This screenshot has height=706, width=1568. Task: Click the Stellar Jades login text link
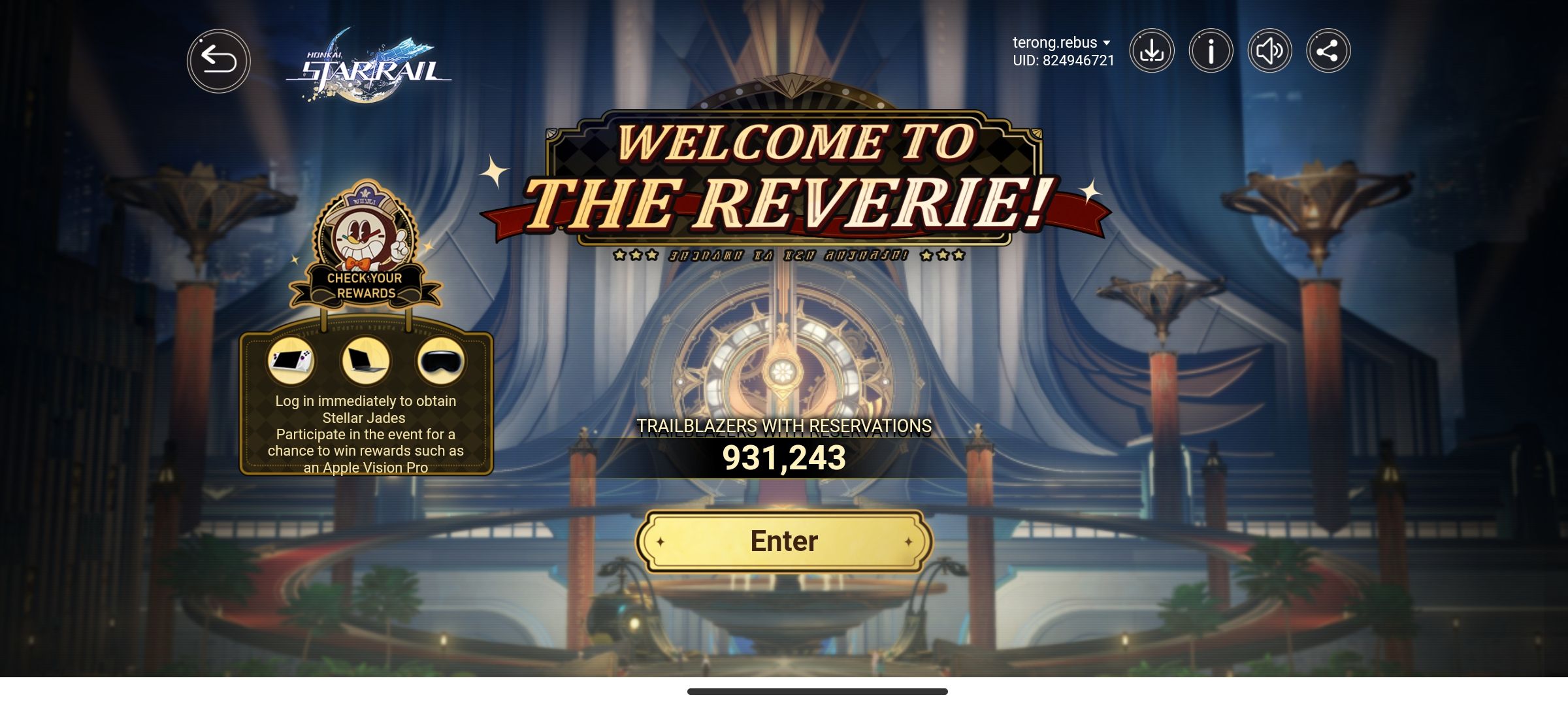(367, 409)
